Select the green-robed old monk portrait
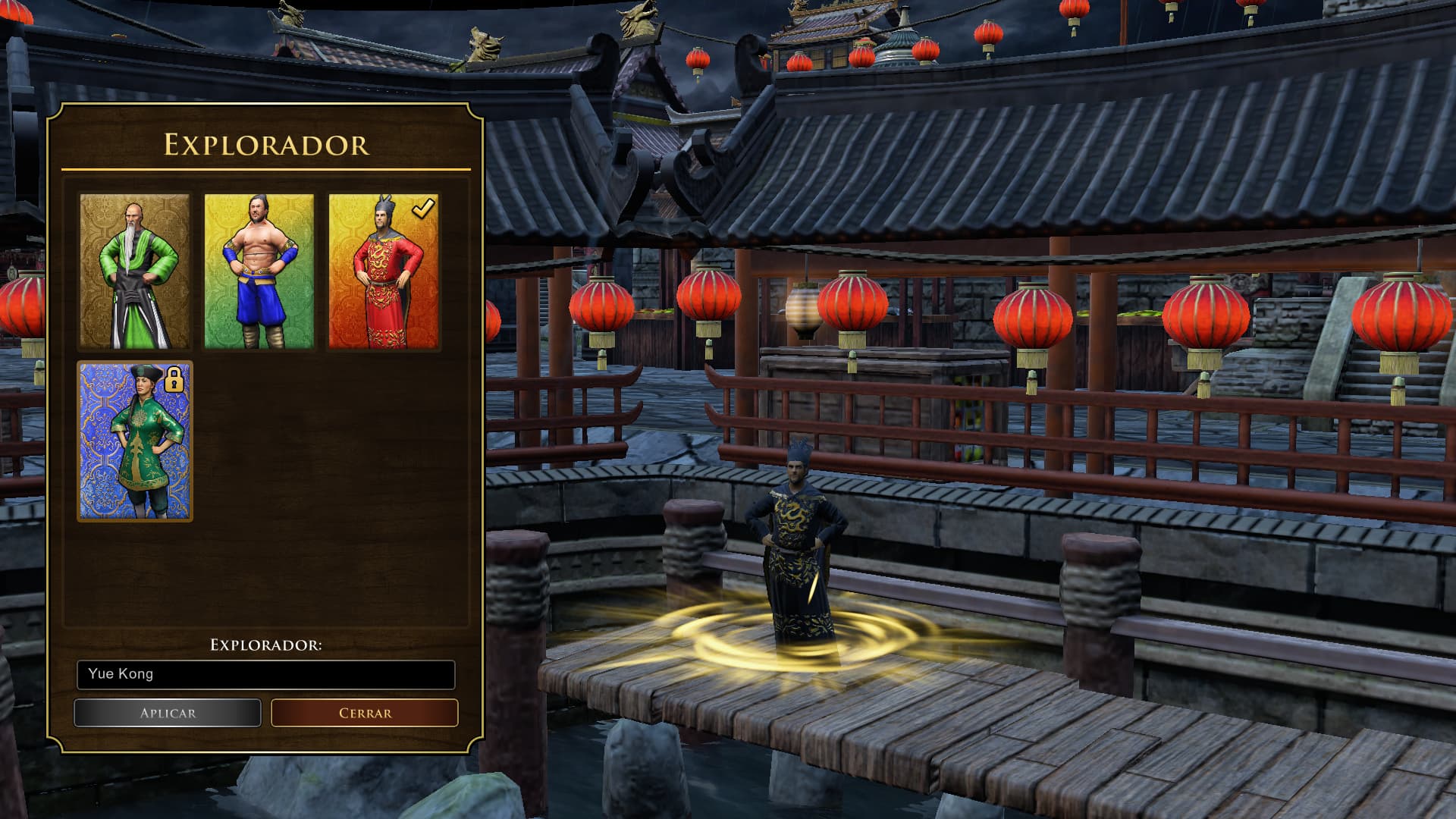Image resolution: width=1456 pixels, height=819 pixels. (x=135, y=271)
